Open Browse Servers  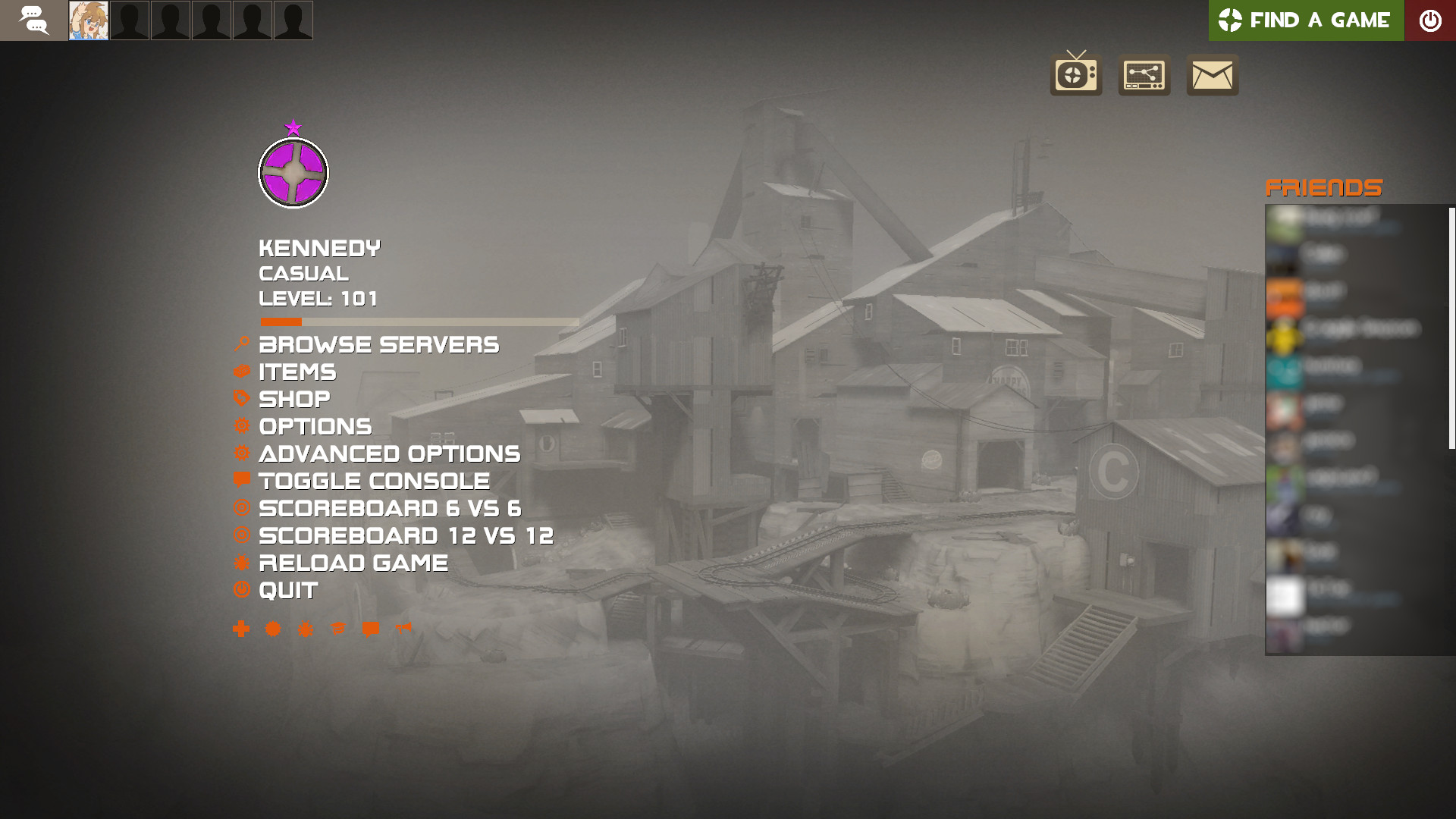point(378,344)
